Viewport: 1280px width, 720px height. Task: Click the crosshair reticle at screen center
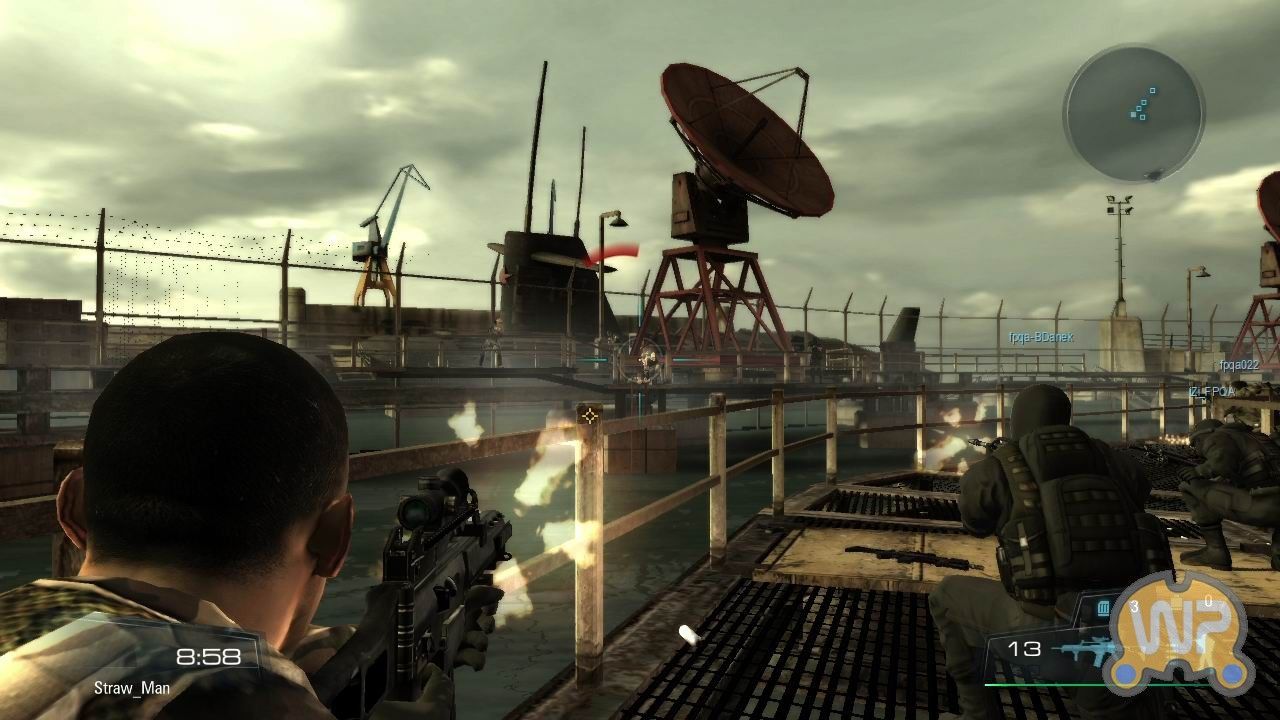588,415
